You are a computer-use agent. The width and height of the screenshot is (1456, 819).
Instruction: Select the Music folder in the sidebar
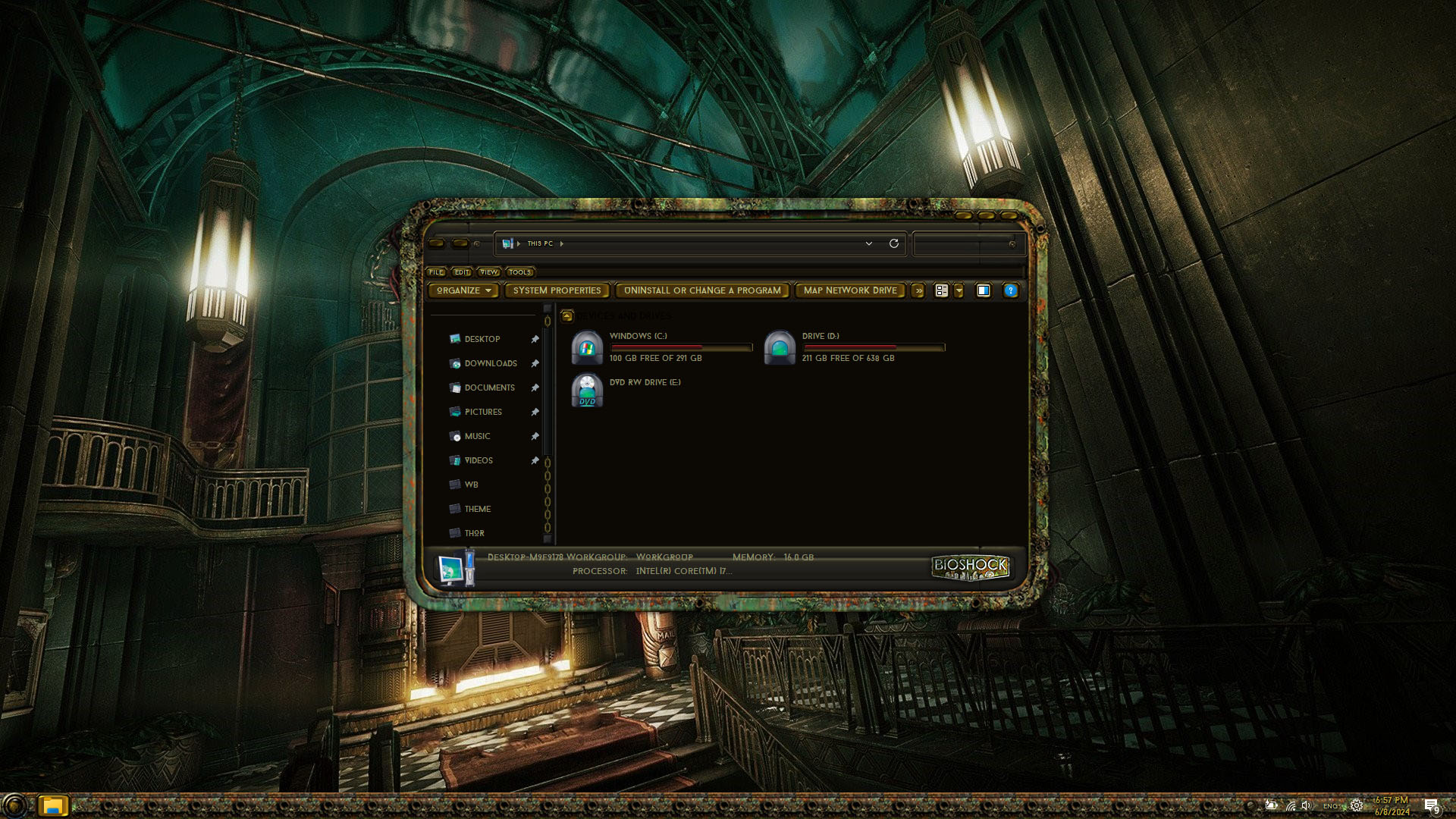click(477, 437)
